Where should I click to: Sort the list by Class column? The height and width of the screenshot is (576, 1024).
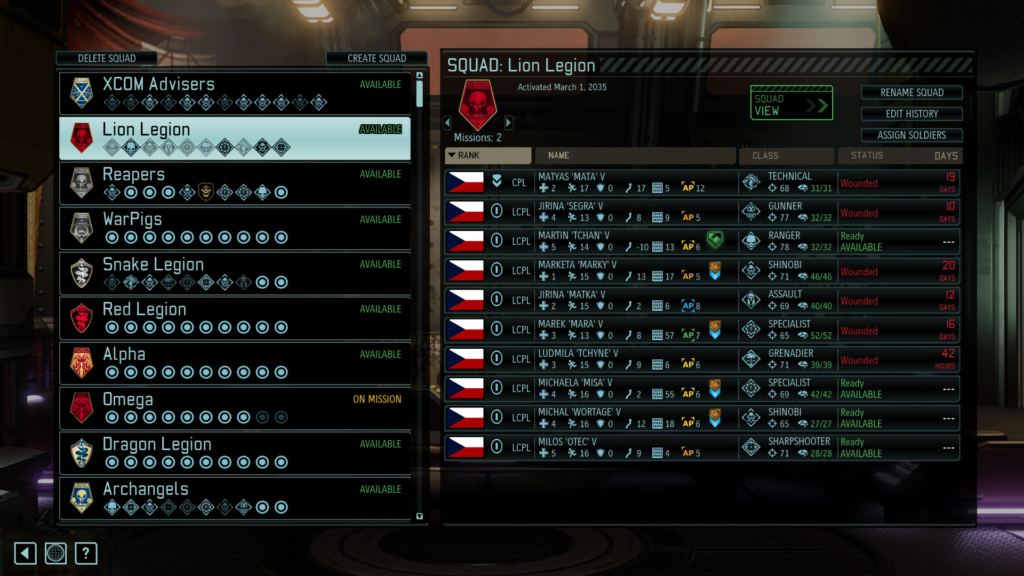786,156
